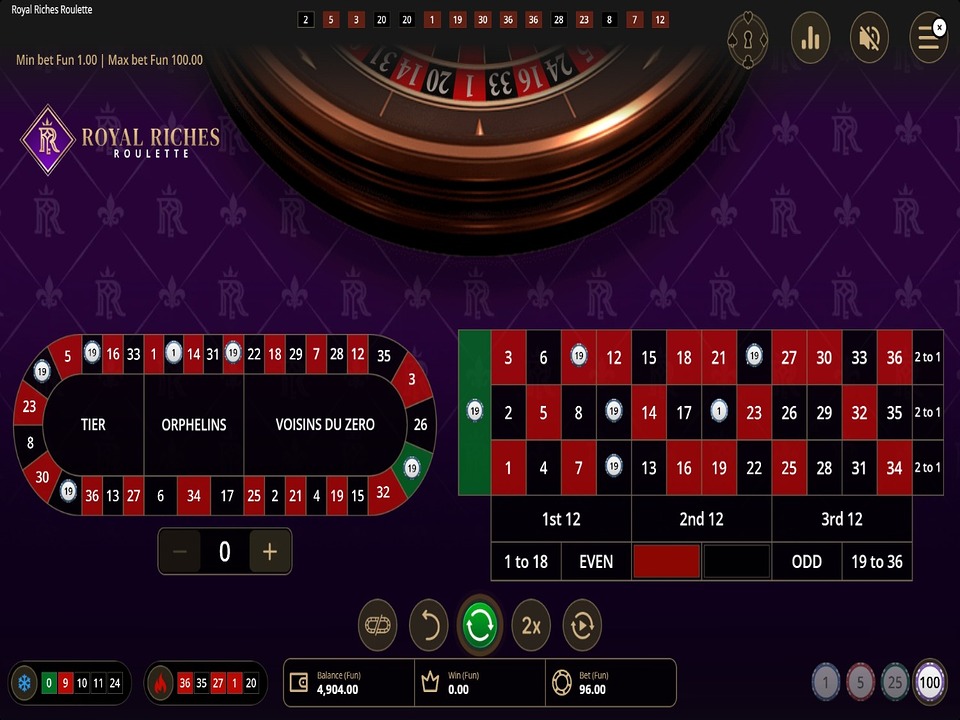Spin the wheel with the green button
Screen dimensions: 960x720
(479, 625)
